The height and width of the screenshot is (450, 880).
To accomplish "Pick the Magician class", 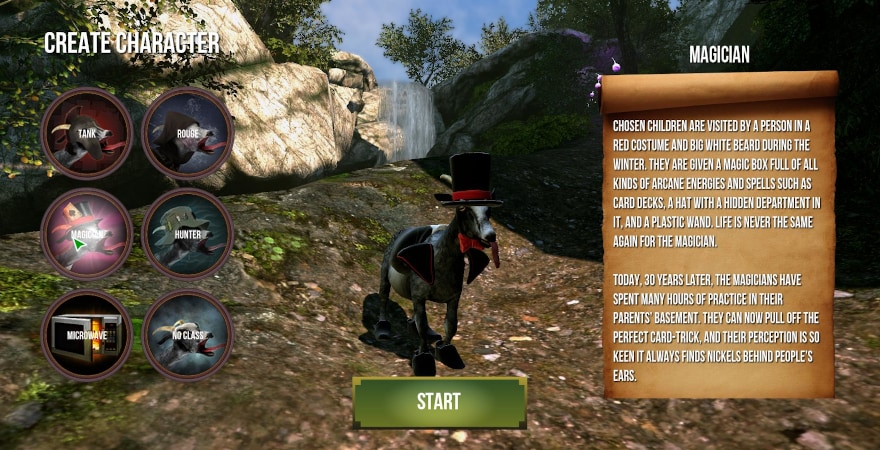I will [x=86, y=235].
